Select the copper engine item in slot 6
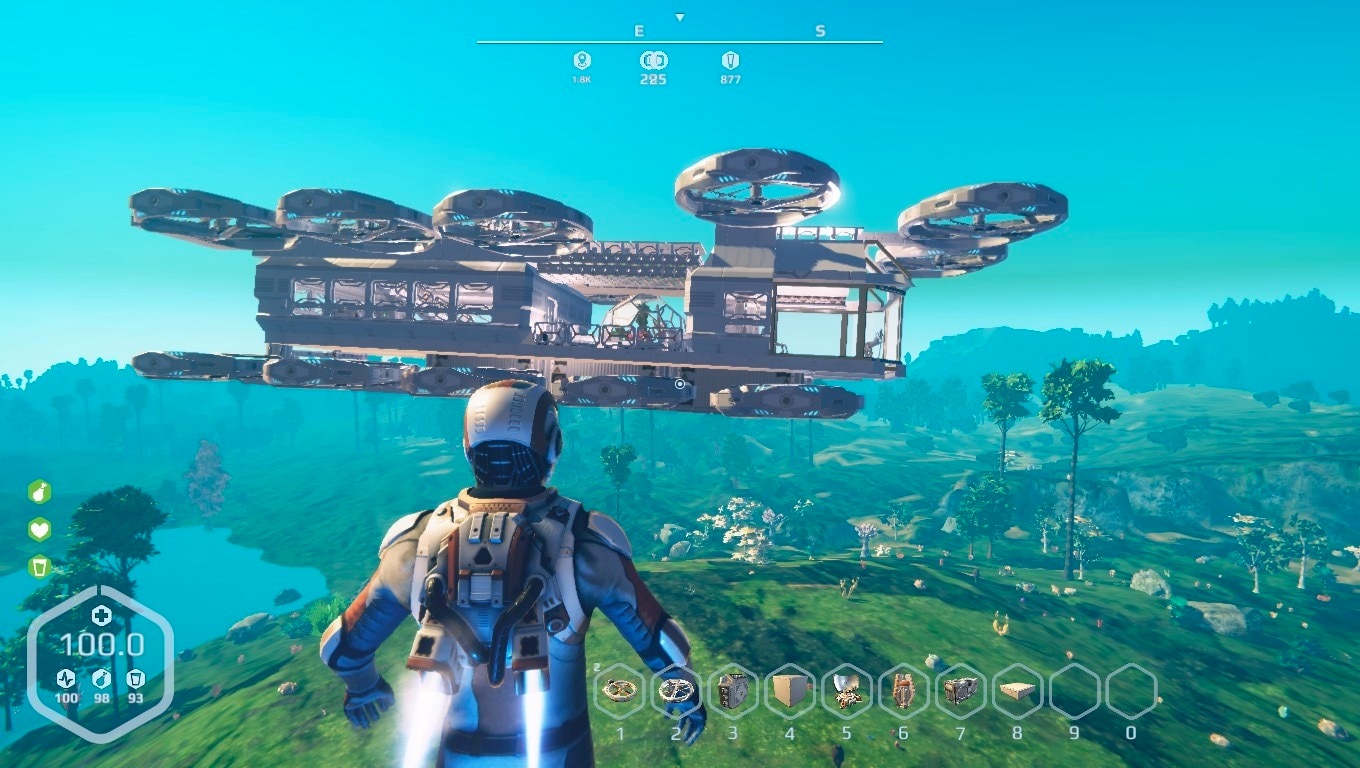 pos(903,691)
